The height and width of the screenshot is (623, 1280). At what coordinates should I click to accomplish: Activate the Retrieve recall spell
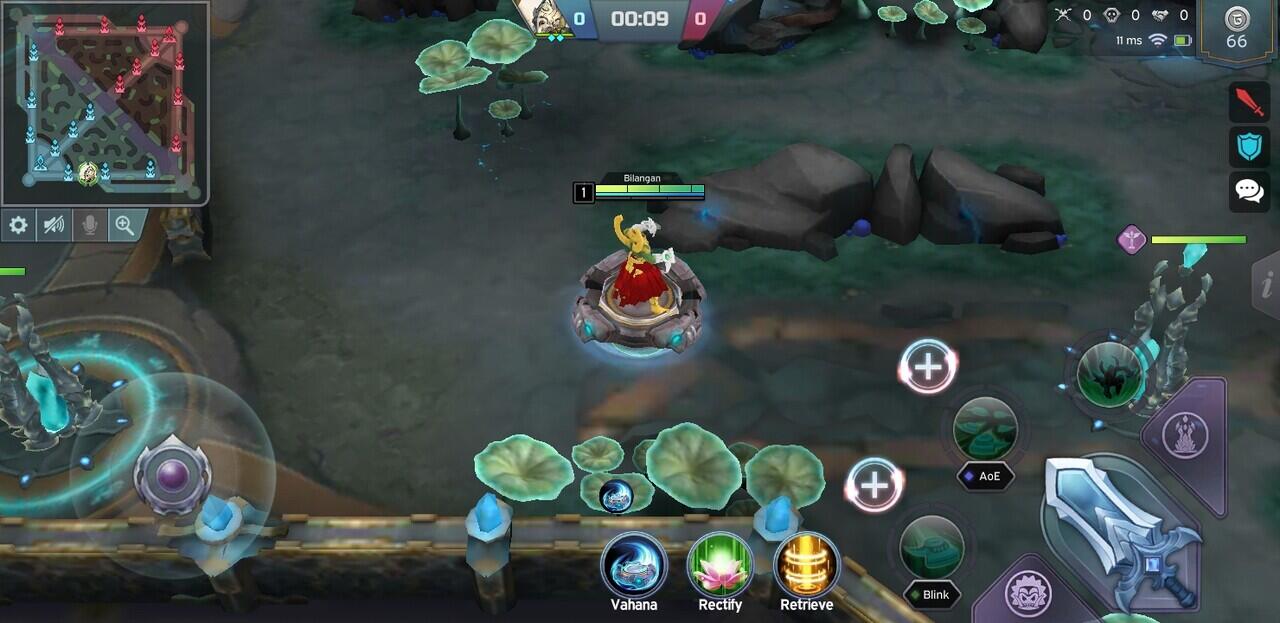(x=806, y=566)
